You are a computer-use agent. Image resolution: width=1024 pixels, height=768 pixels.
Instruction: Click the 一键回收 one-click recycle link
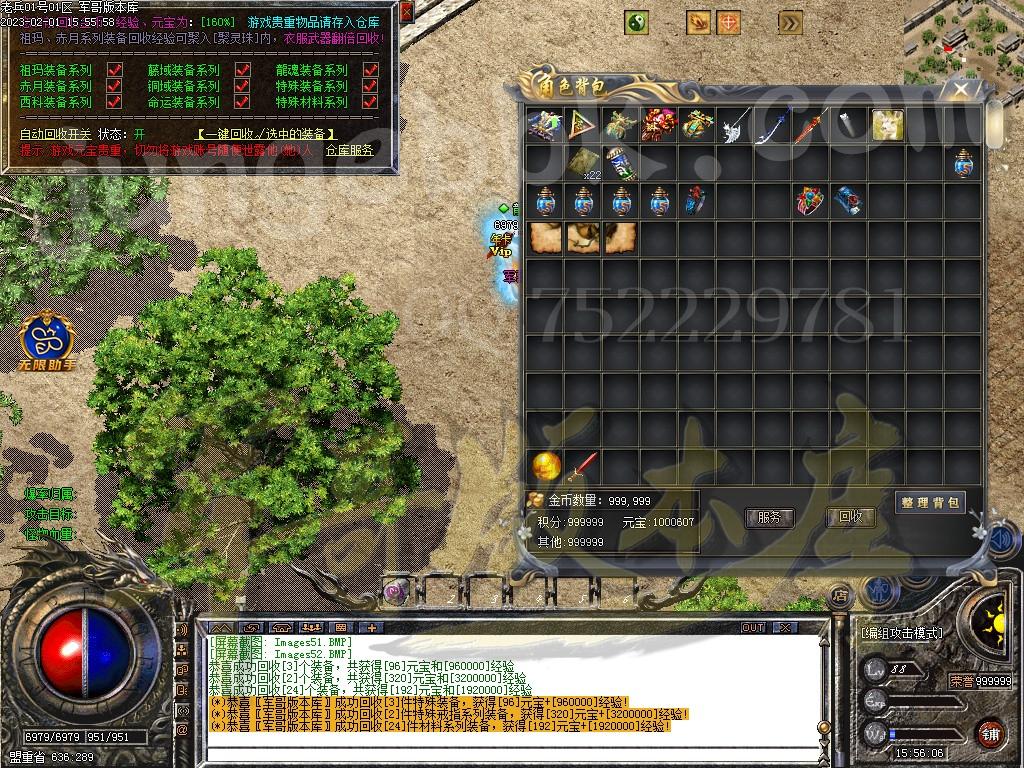(x=265, y=134)
